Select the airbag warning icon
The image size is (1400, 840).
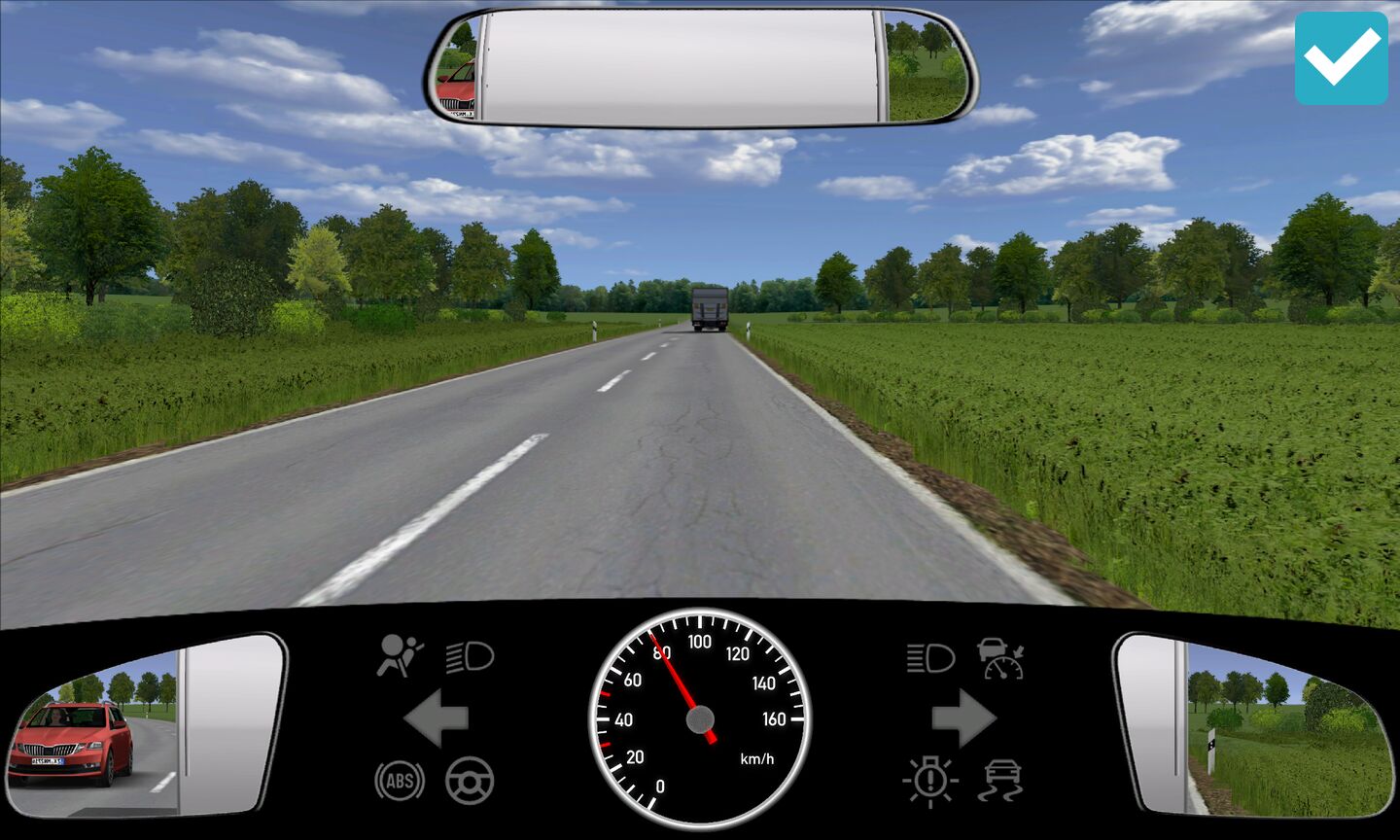pos(400,655)
